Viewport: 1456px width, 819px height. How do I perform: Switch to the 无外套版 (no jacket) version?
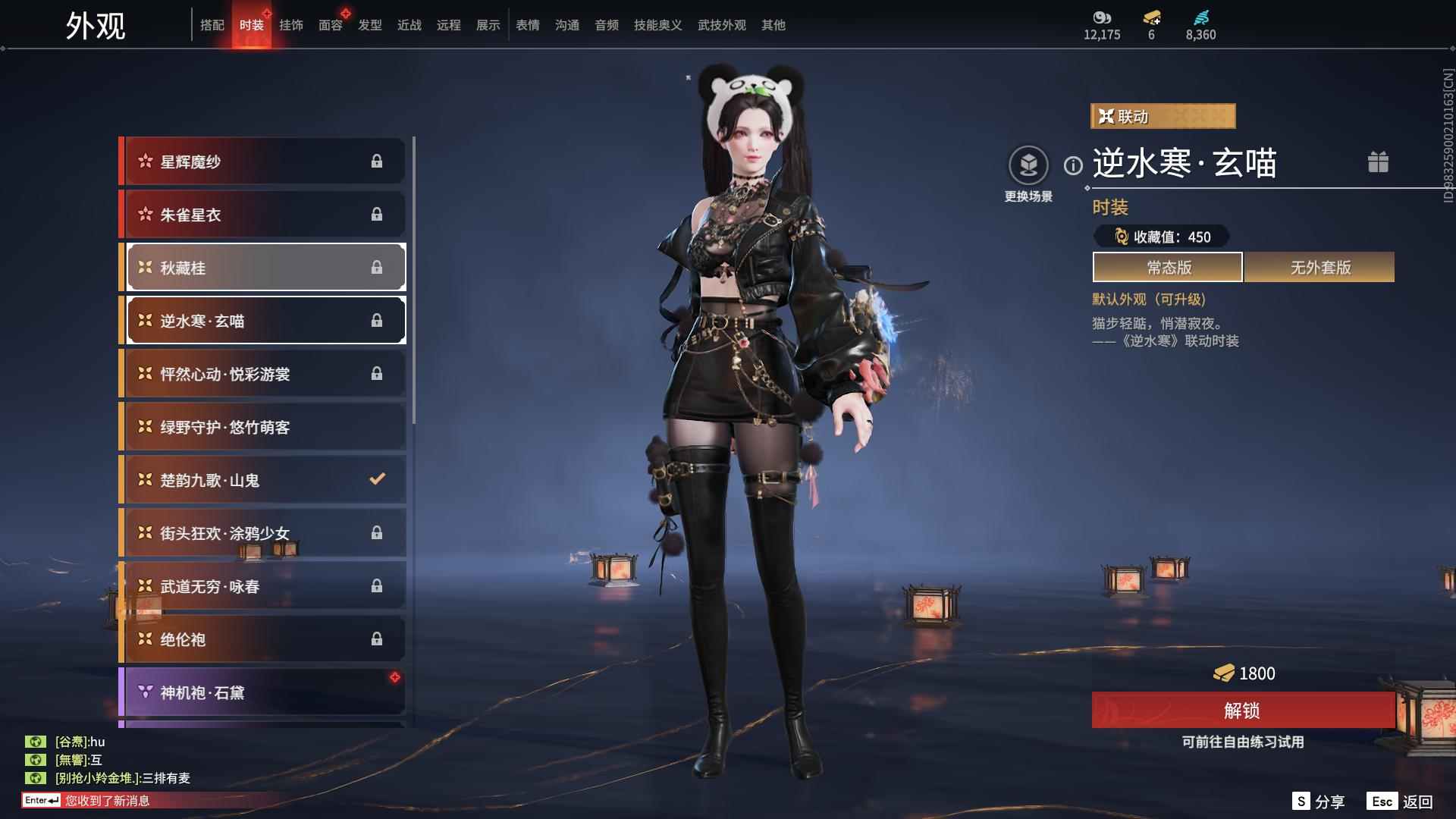(1319, 267)
